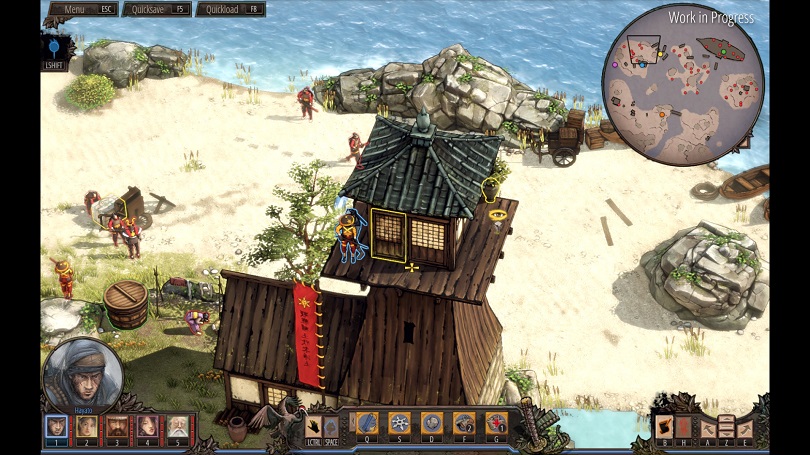This screenshot has width=810, height=455.
Task: Use the medical kit item
Action: (x=495, y=423)
